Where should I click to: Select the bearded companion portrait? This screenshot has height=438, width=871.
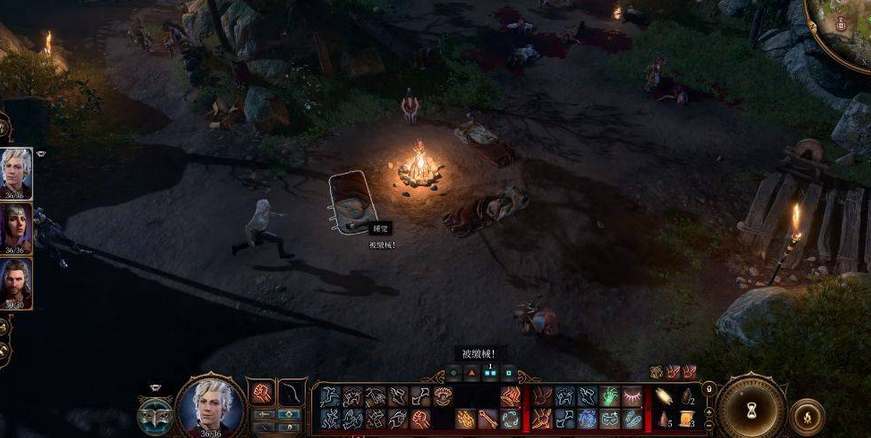(x=17, y=283)
